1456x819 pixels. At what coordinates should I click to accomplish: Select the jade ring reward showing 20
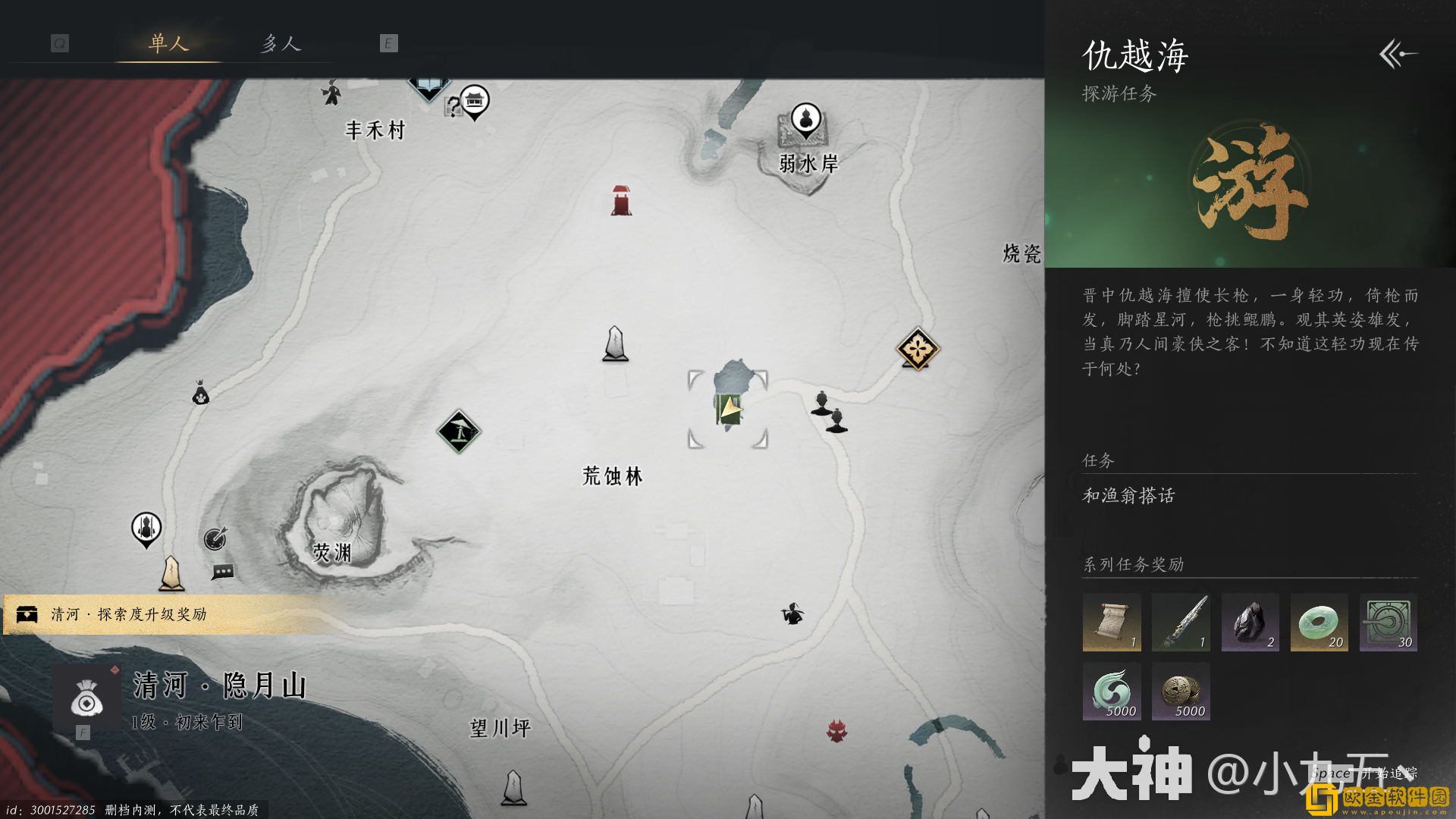pos(1319,623)
